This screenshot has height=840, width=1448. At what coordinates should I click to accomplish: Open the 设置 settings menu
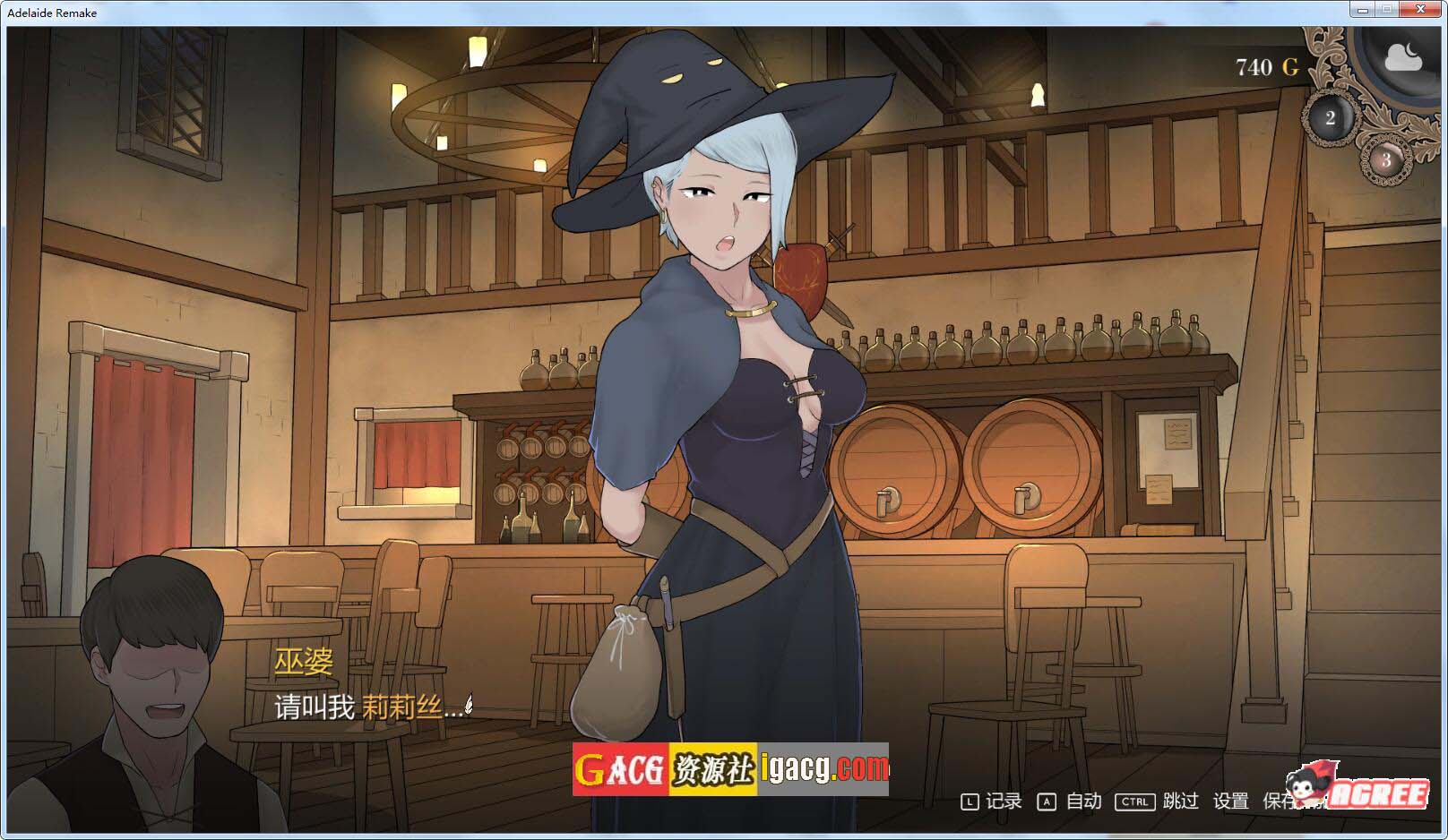coord(1230,801)
